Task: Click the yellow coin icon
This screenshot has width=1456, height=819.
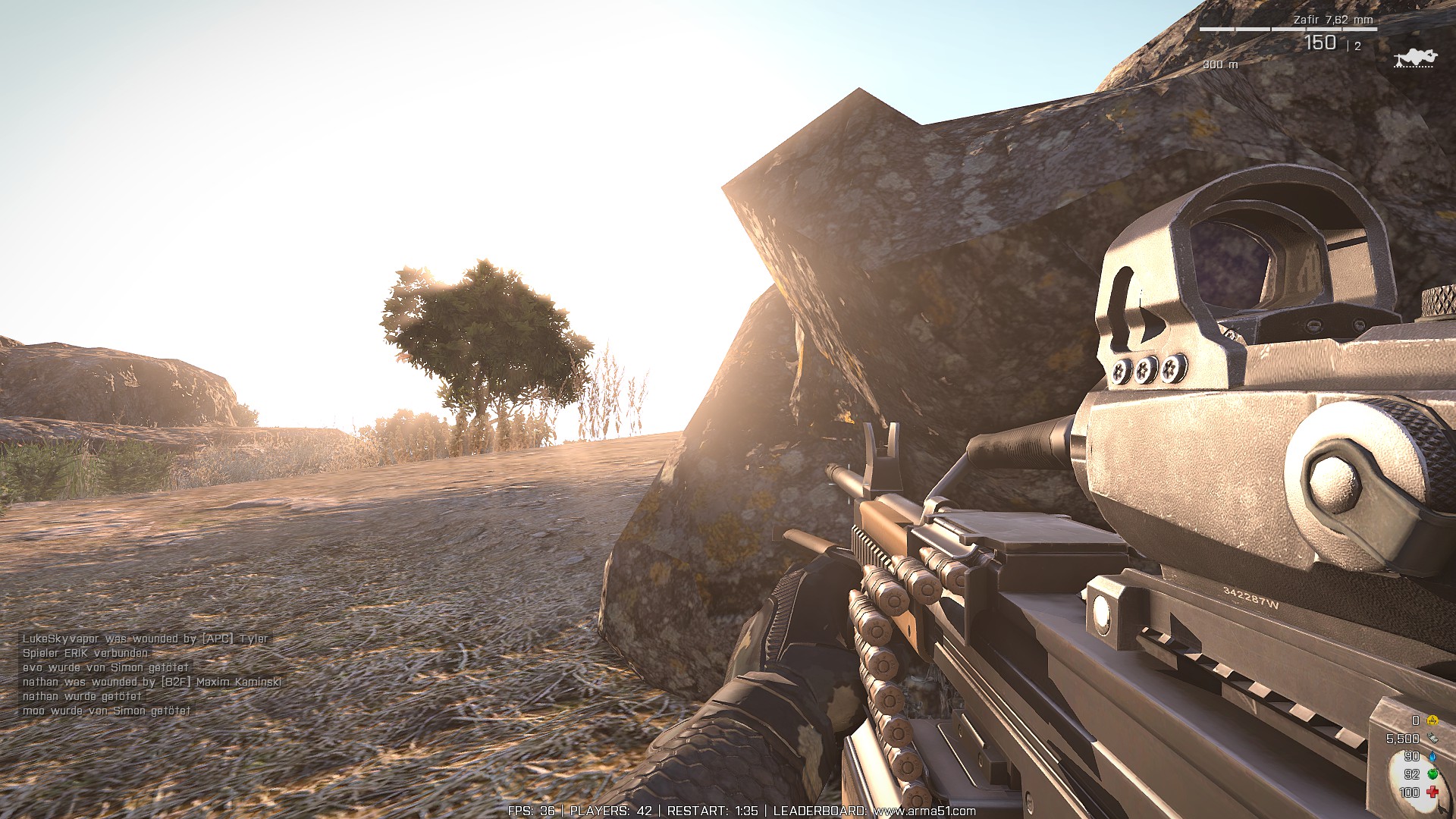Action: pyautogui.click(x=1432, y=720)
